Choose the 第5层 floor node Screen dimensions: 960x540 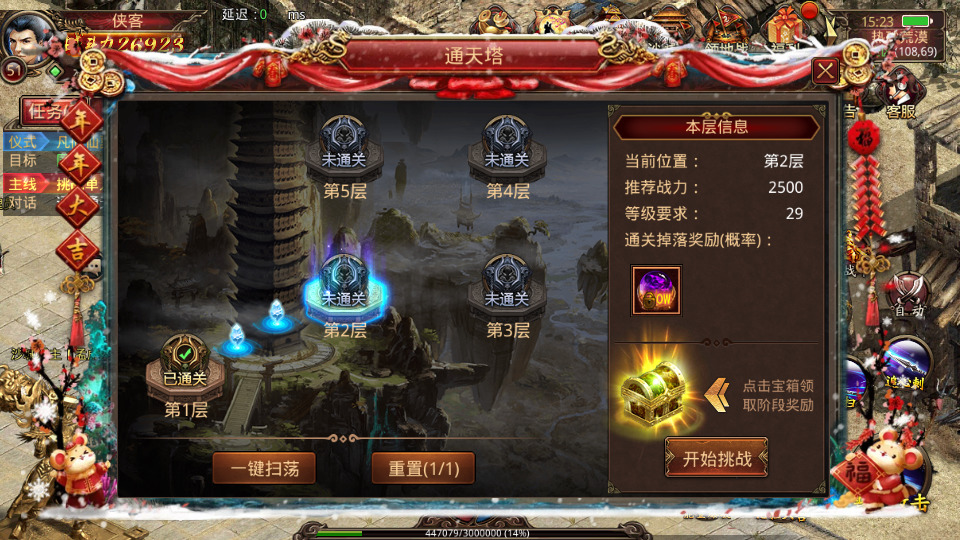pyautogui.click(x=344, y=148)
